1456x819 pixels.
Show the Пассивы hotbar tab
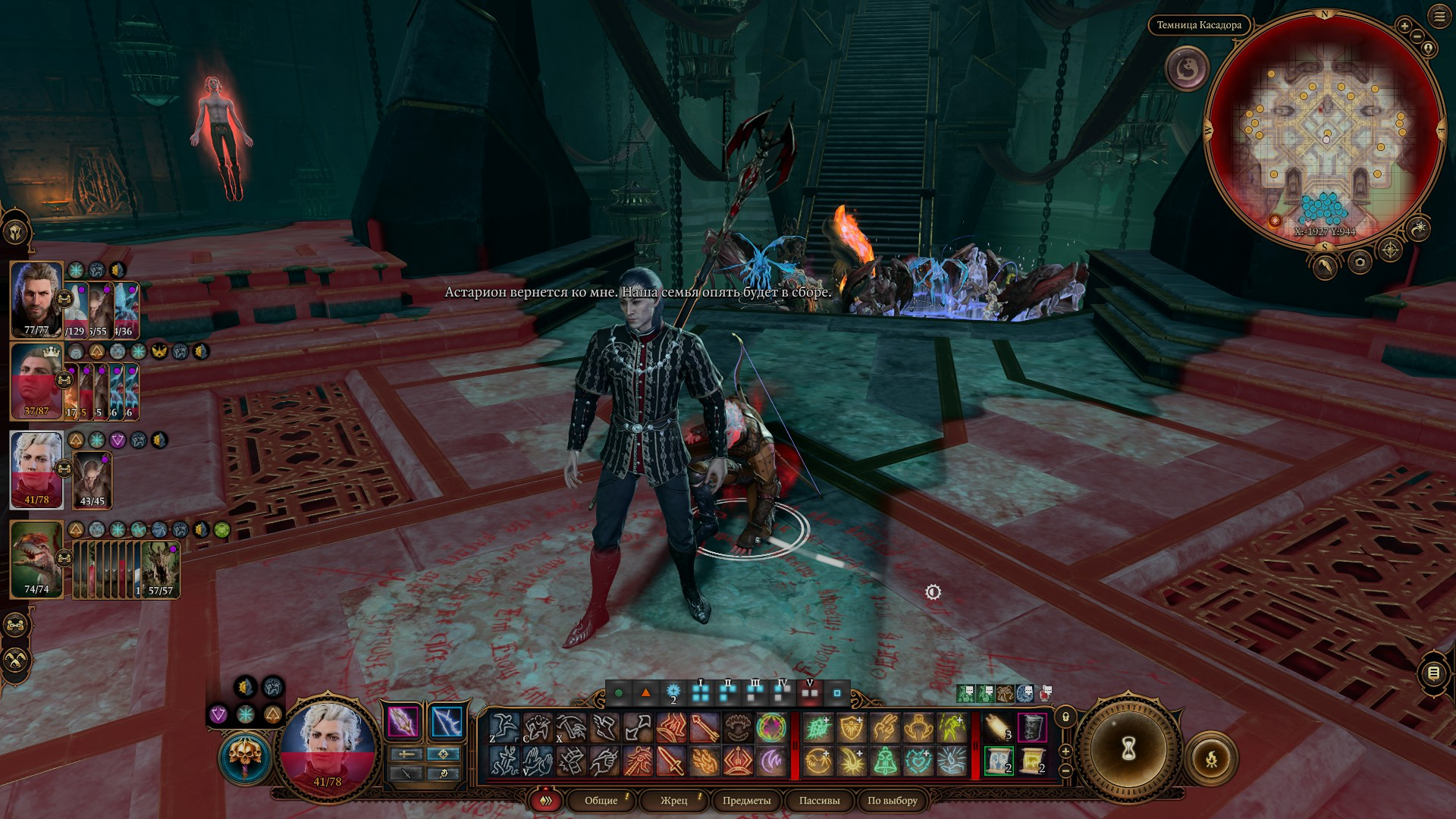pyautogui.click(x=819, y=801)
